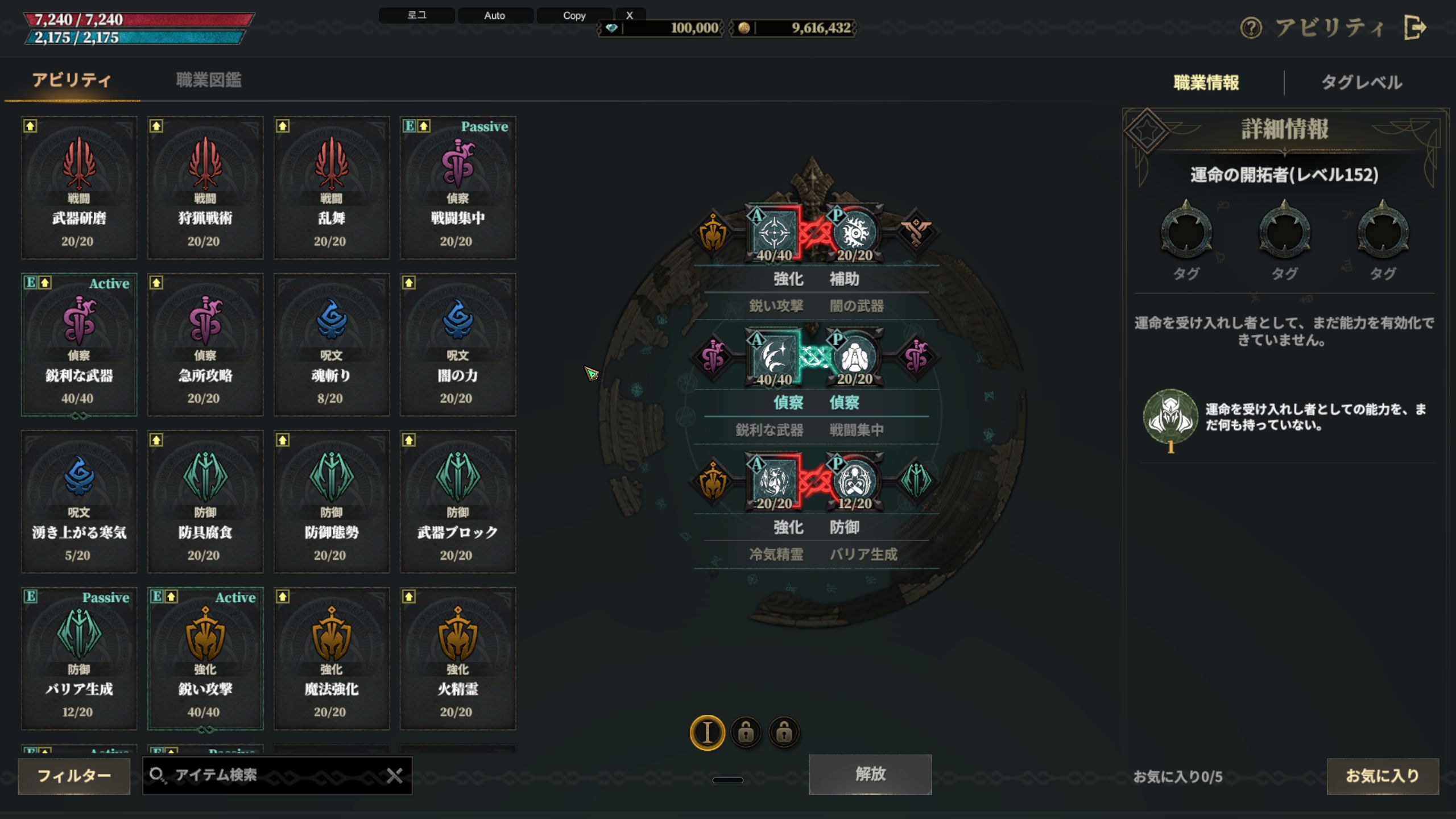1456x819 pixels.
Task: Pick the 火精霊 enhancement card
Action: [458, 659]
